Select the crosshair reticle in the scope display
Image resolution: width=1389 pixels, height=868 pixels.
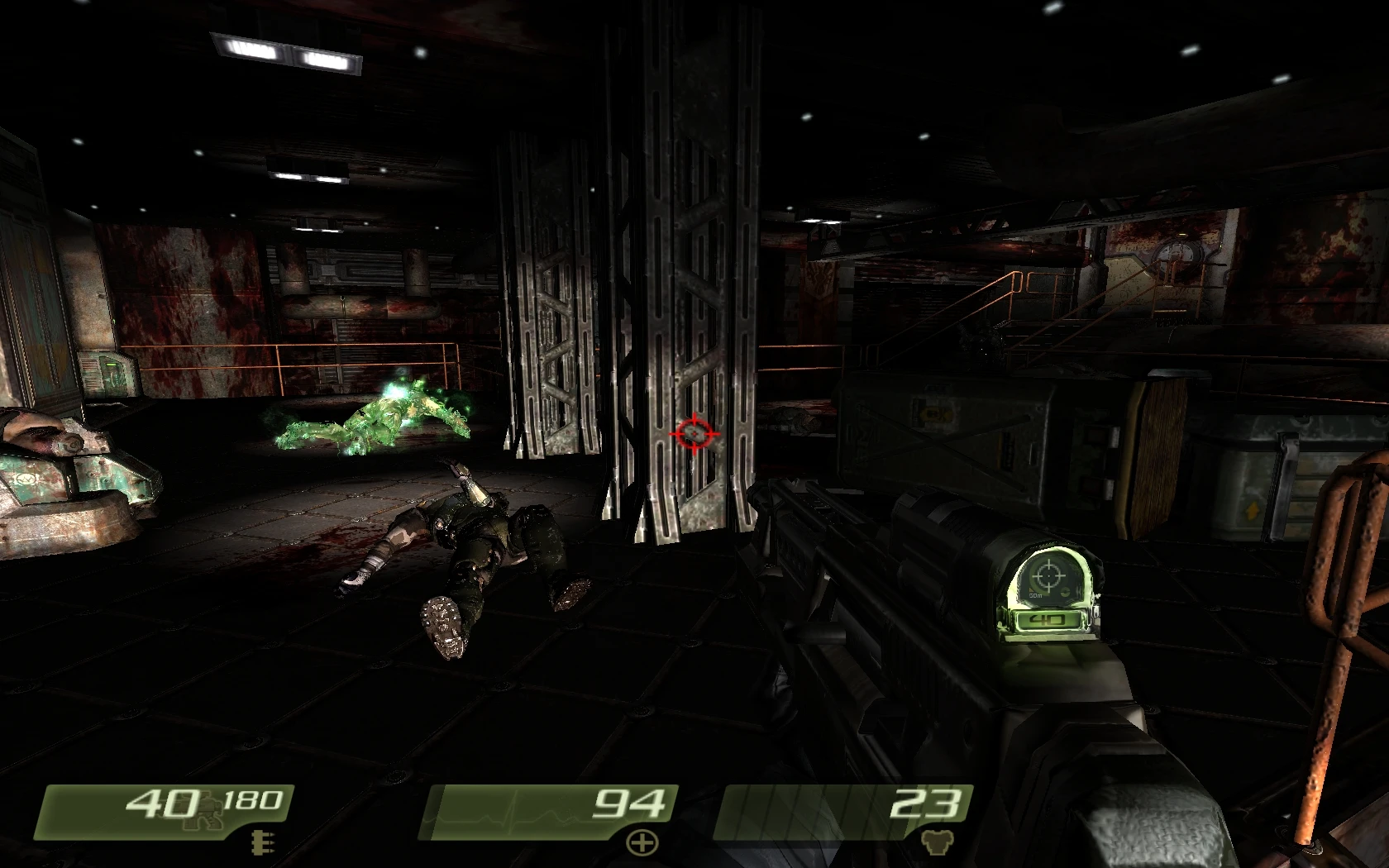pos(1048,575)
